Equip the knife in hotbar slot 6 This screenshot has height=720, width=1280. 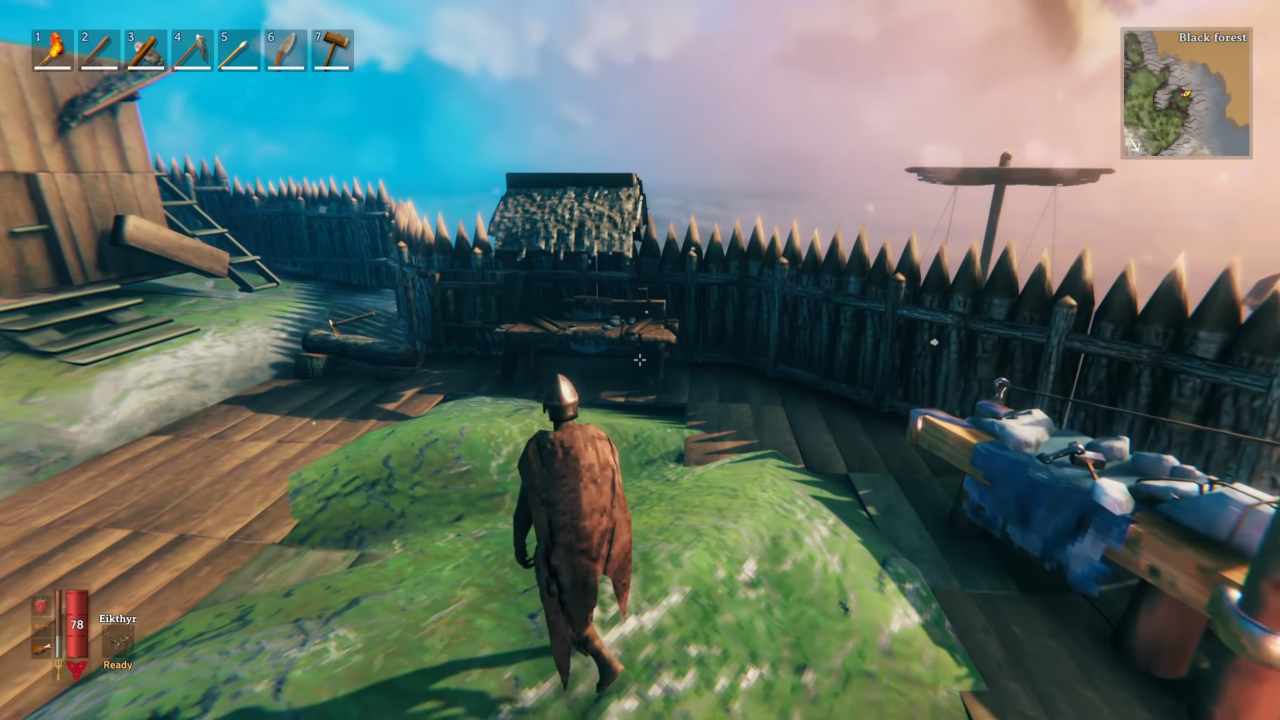(x=284, y=48)
